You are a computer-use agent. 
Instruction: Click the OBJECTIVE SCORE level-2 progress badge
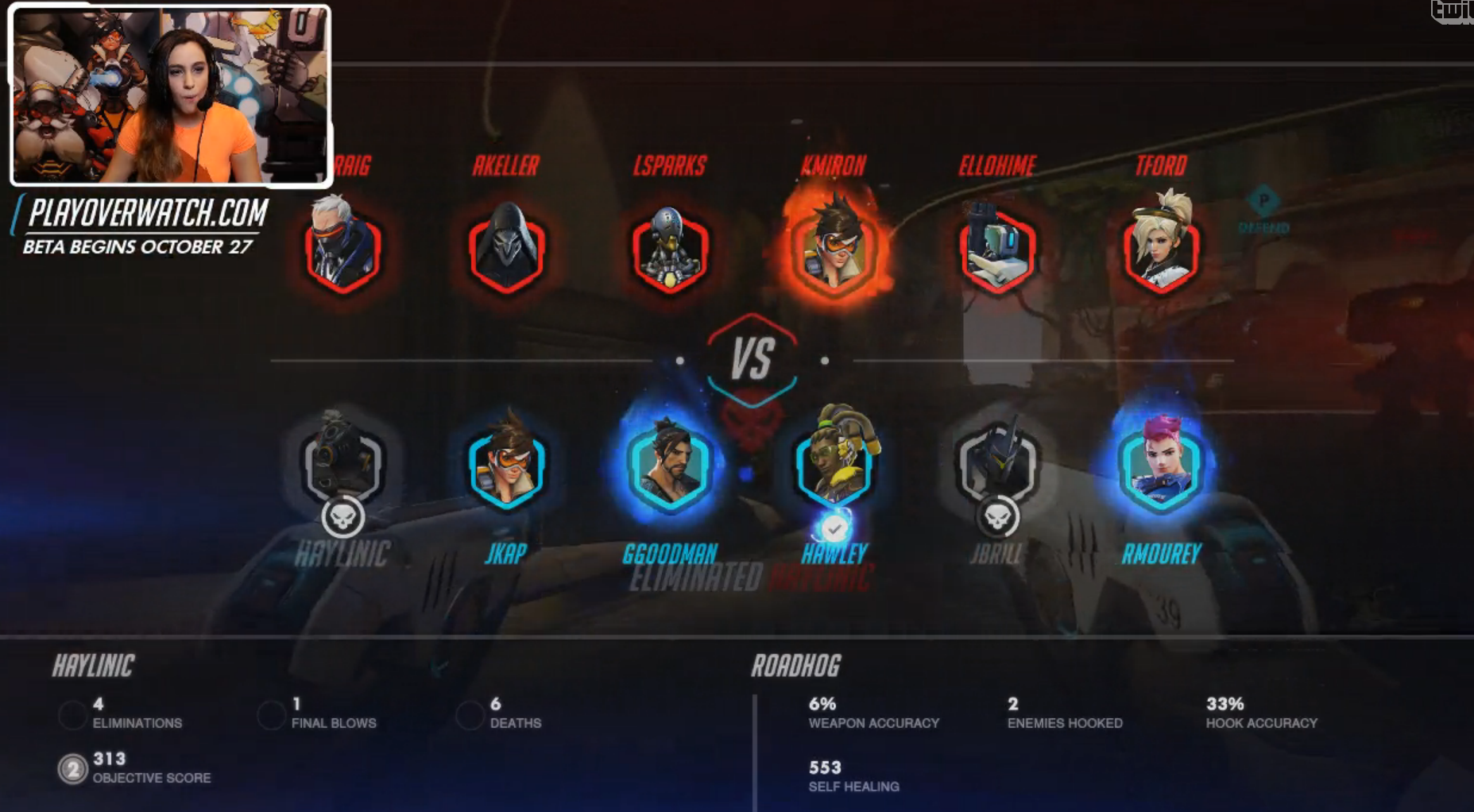point(72,769)
